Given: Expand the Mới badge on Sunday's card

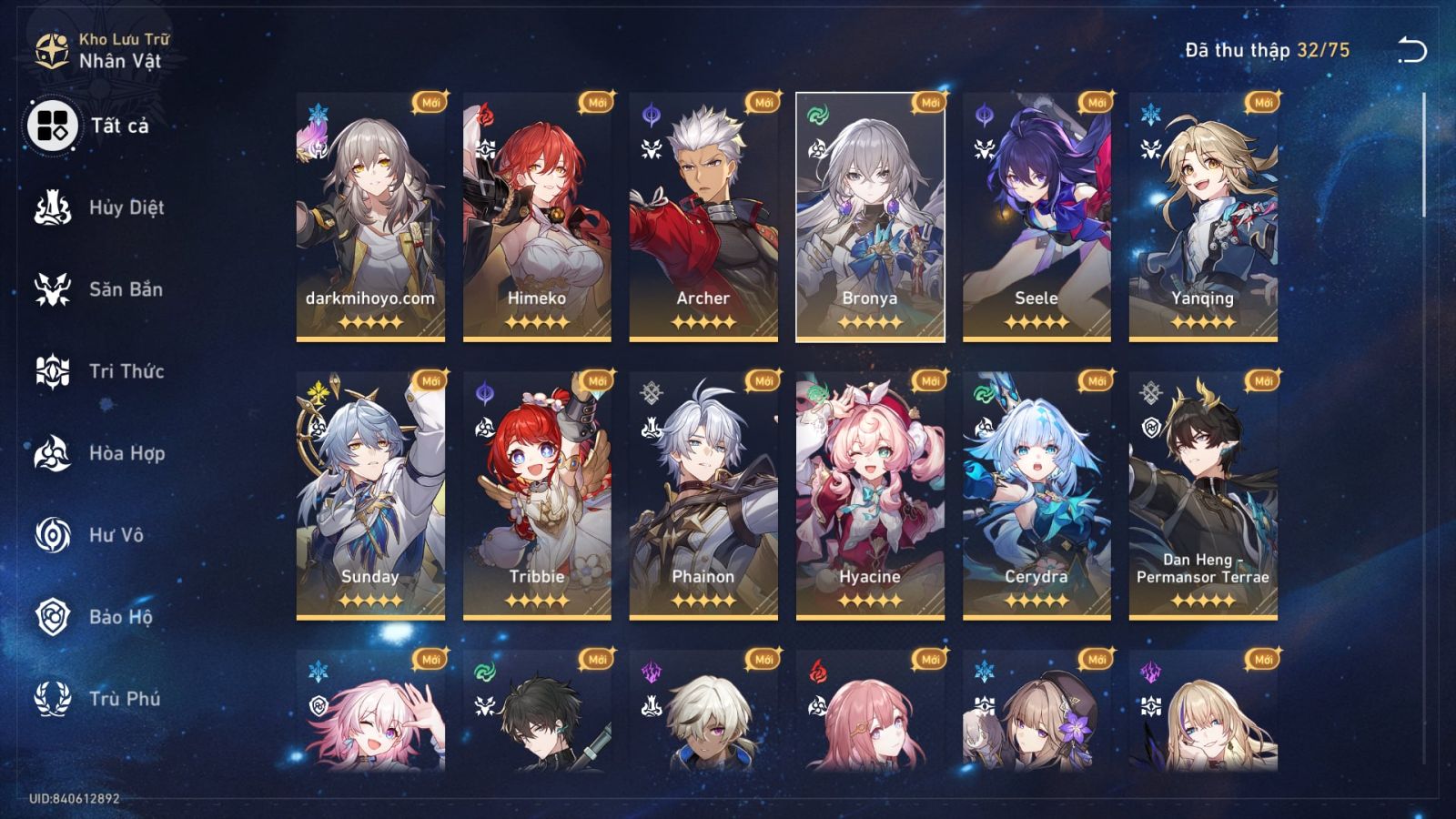Looking at the screenshot, I should pos(430,379).
